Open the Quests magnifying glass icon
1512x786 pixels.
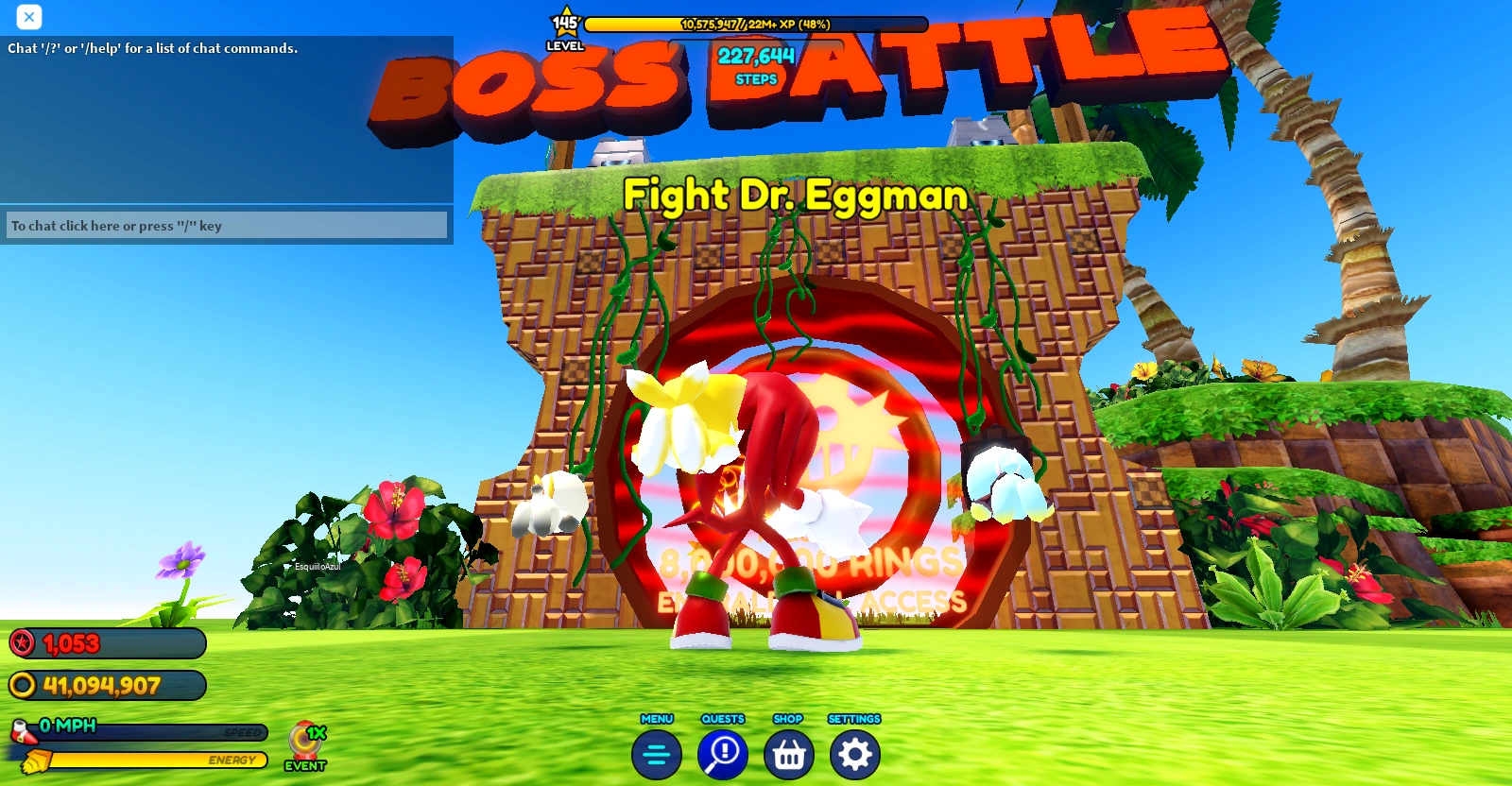pyautogui.click(x=722, y=755)
